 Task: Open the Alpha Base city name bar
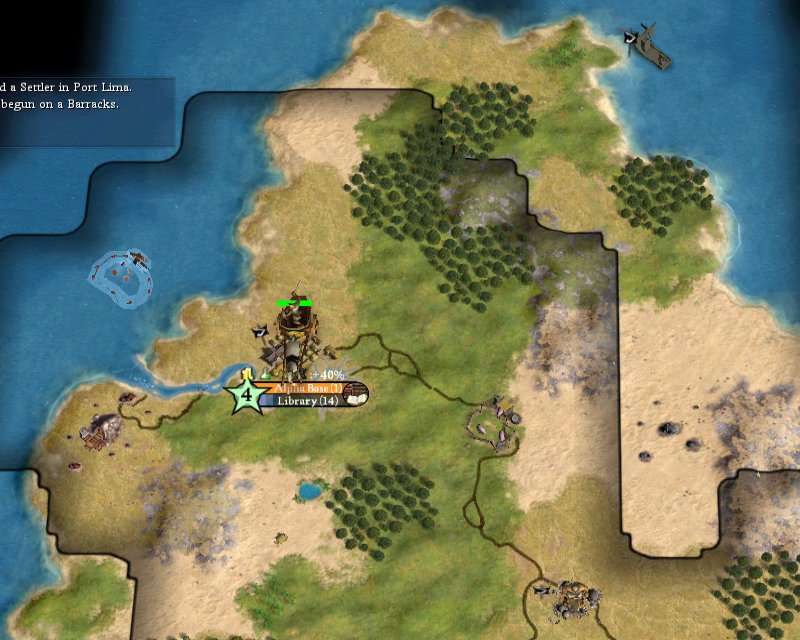pyautogui.click(x=303, y=388)
